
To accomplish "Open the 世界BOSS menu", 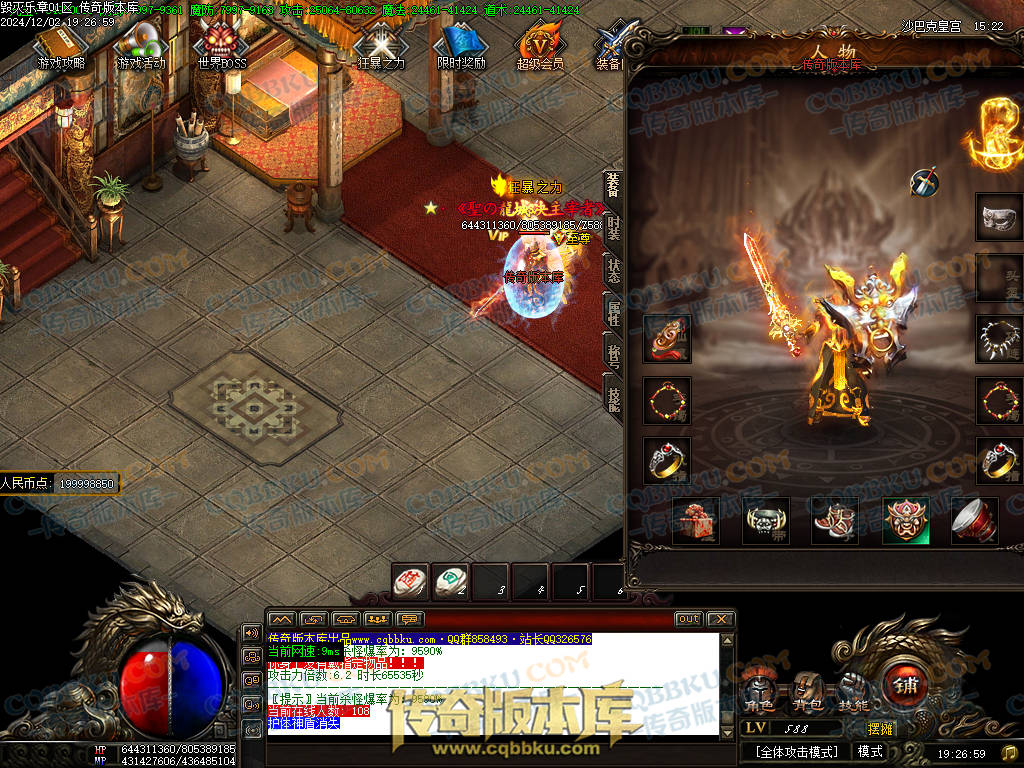I will [221, 45].
